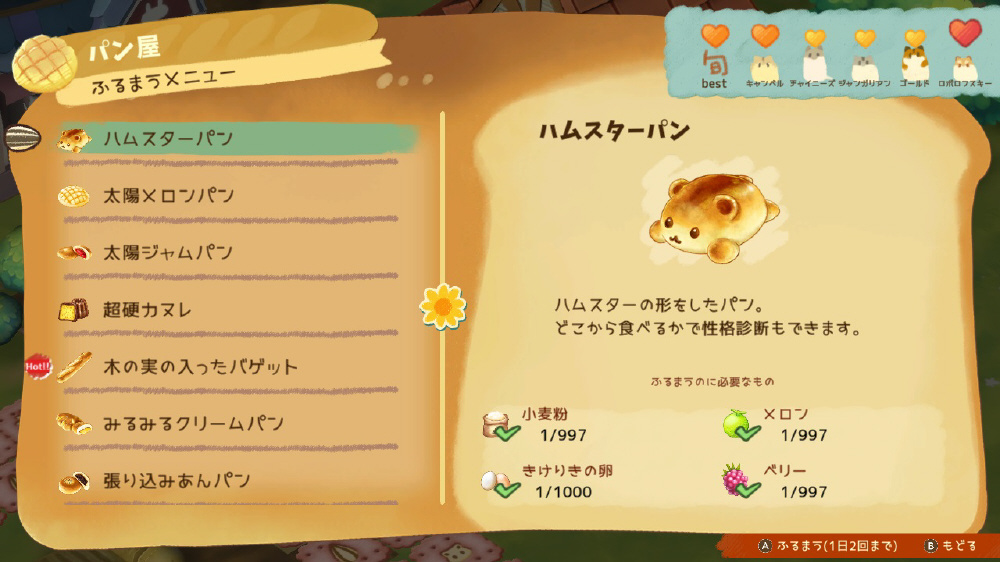Choose the 太陽メロンパン menu entry

[x=168, y=196]
